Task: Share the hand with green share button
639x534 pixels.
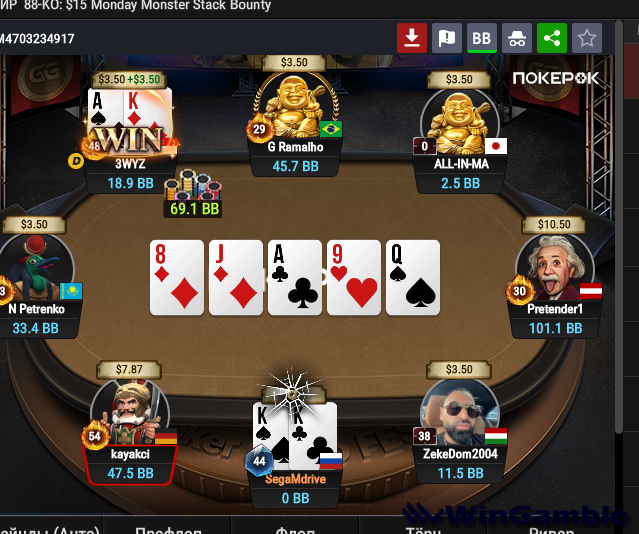Action: click(551, 39)
